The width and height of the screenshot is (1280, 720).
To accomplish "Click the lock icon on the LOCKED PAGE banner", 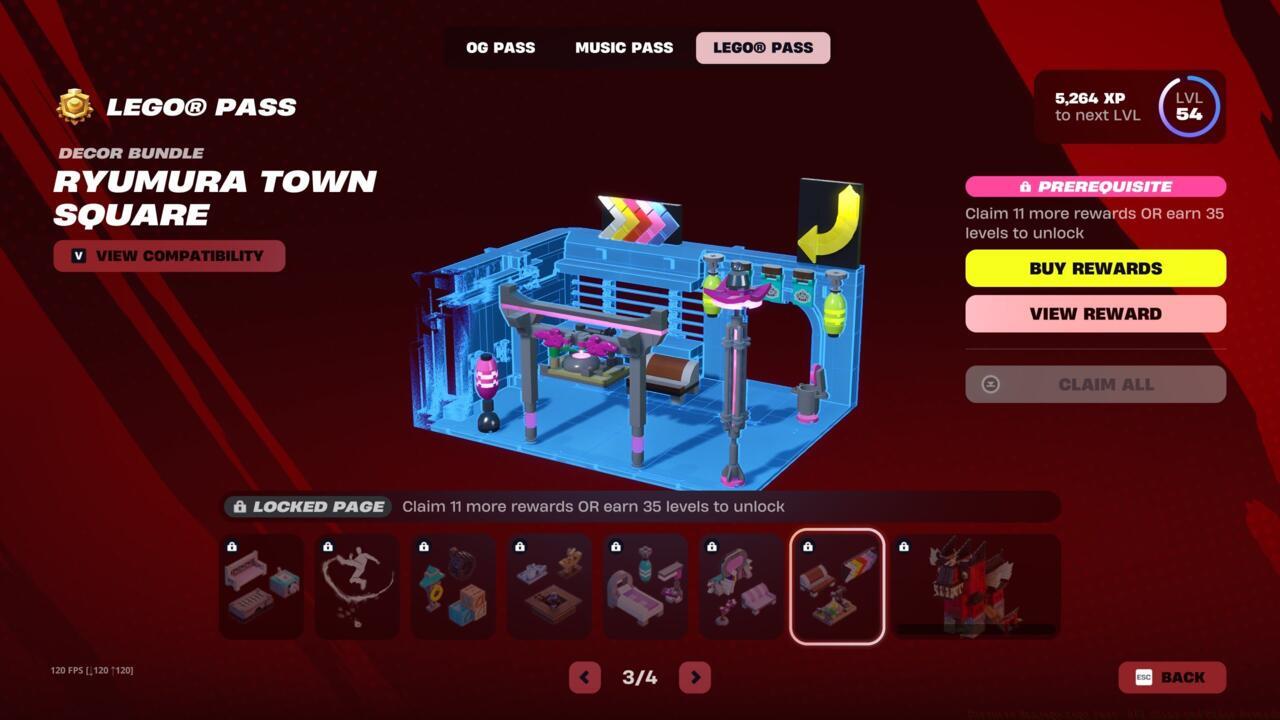I will [x=239, y=506].
